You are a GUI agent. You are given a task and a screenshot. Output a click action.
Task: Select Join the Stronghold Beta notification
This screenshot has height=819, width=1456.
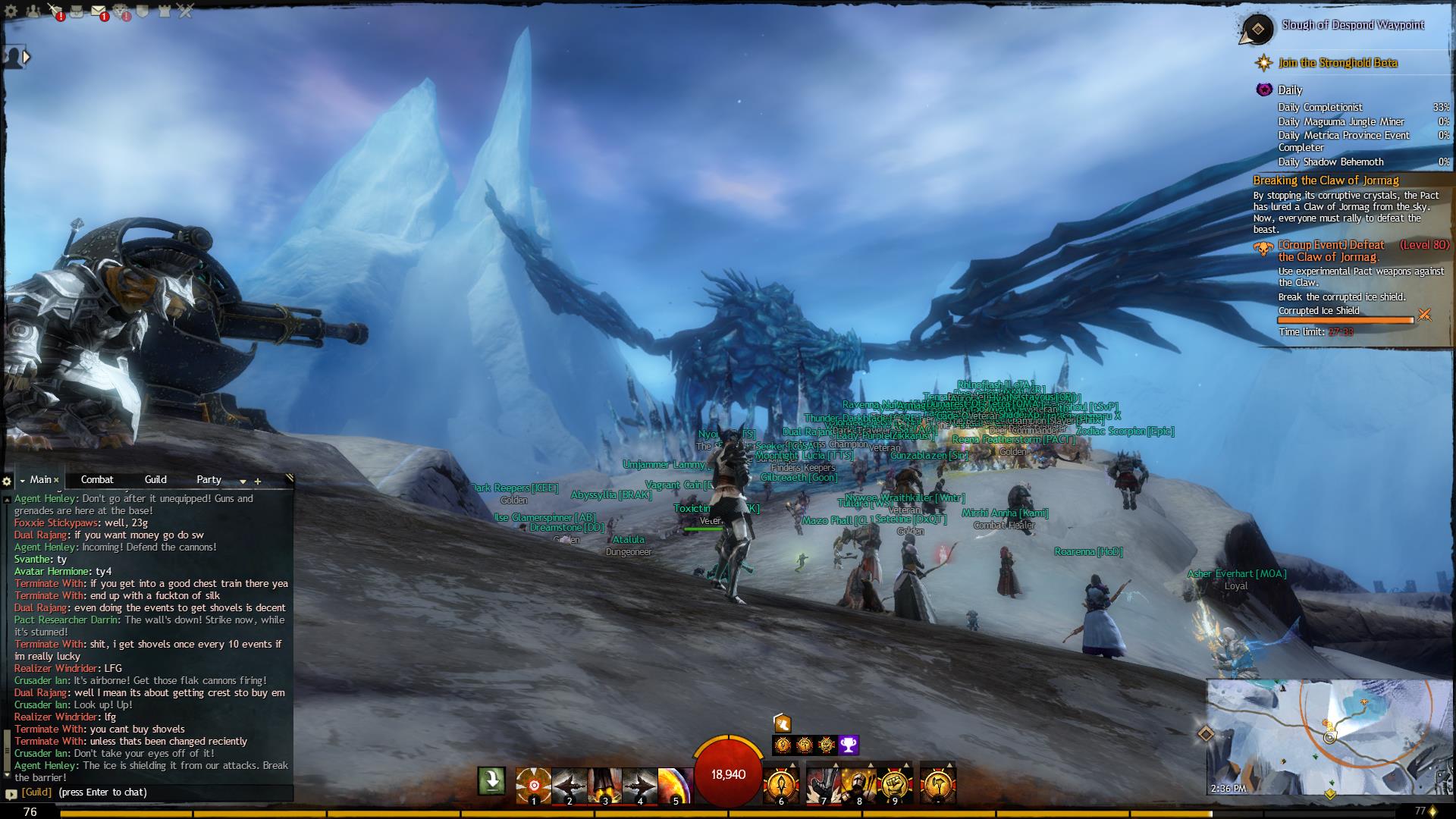(x=1338, y=63)
